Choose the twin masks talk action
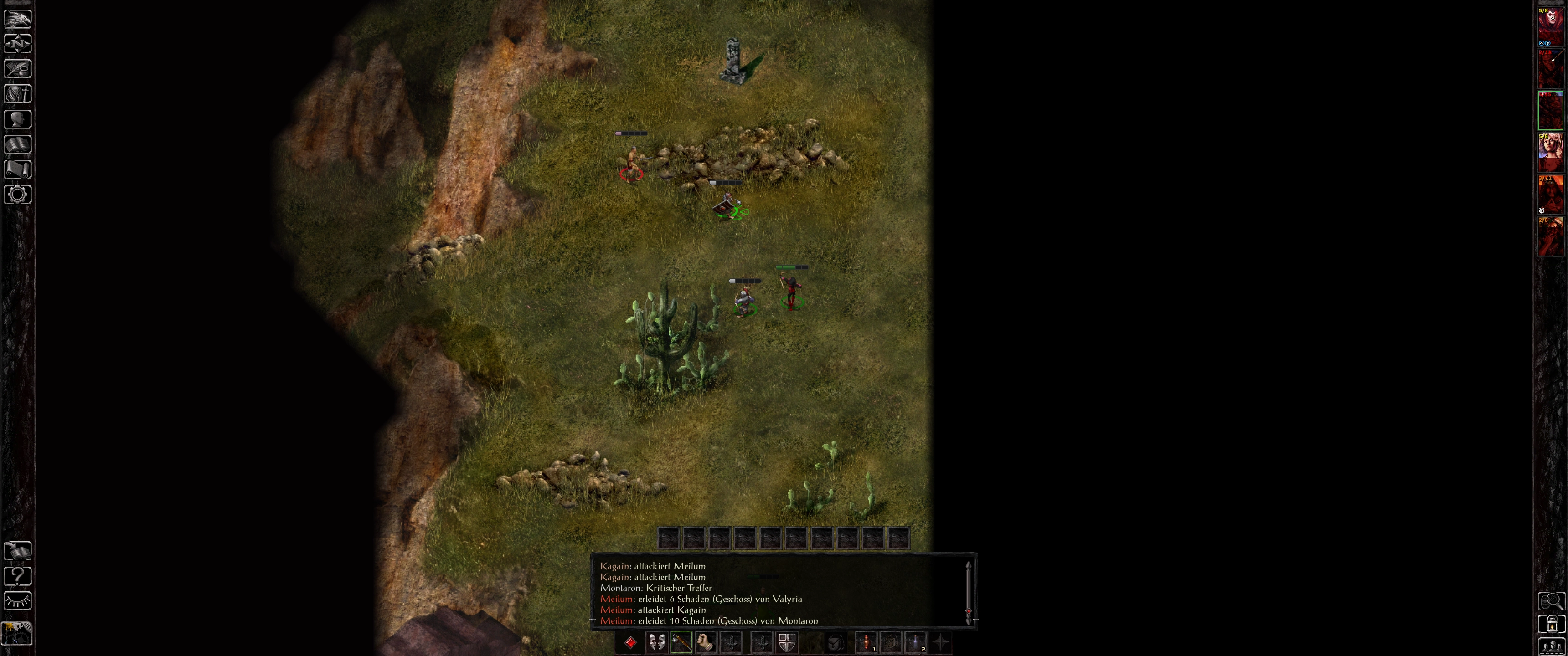Image resolution: width=1568 pixels, height=656 pixels. [656, 643]
